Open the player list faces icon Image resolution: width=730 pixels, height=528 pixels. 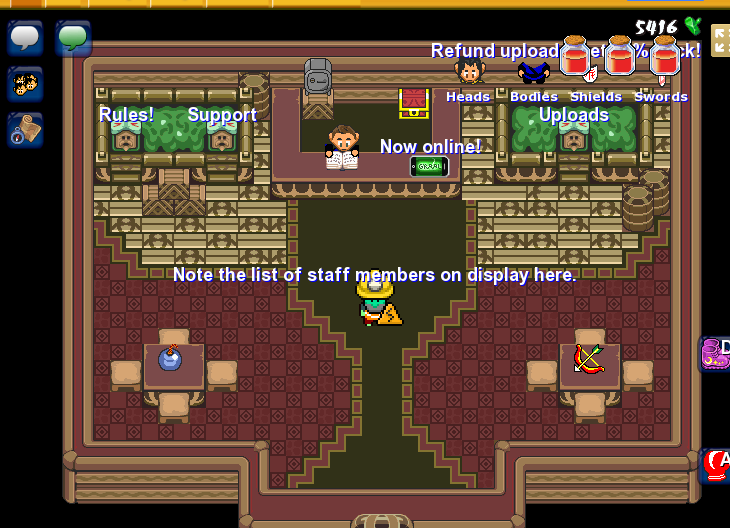(25, 83)
